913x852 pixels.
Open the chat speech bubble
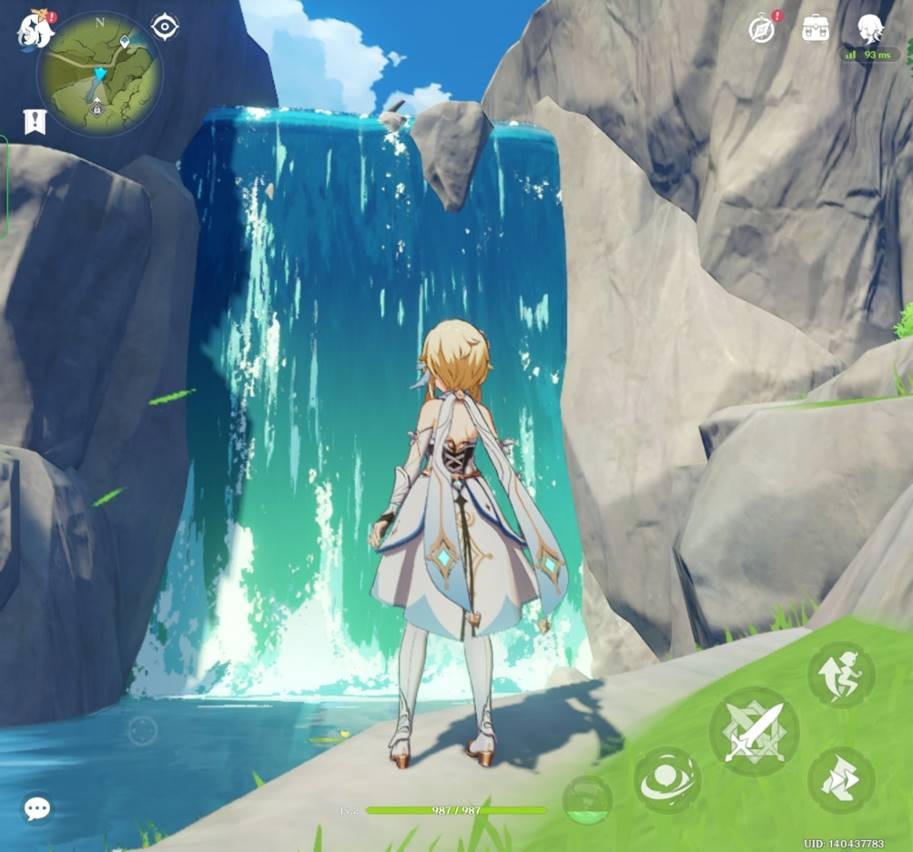click(38, 808)
